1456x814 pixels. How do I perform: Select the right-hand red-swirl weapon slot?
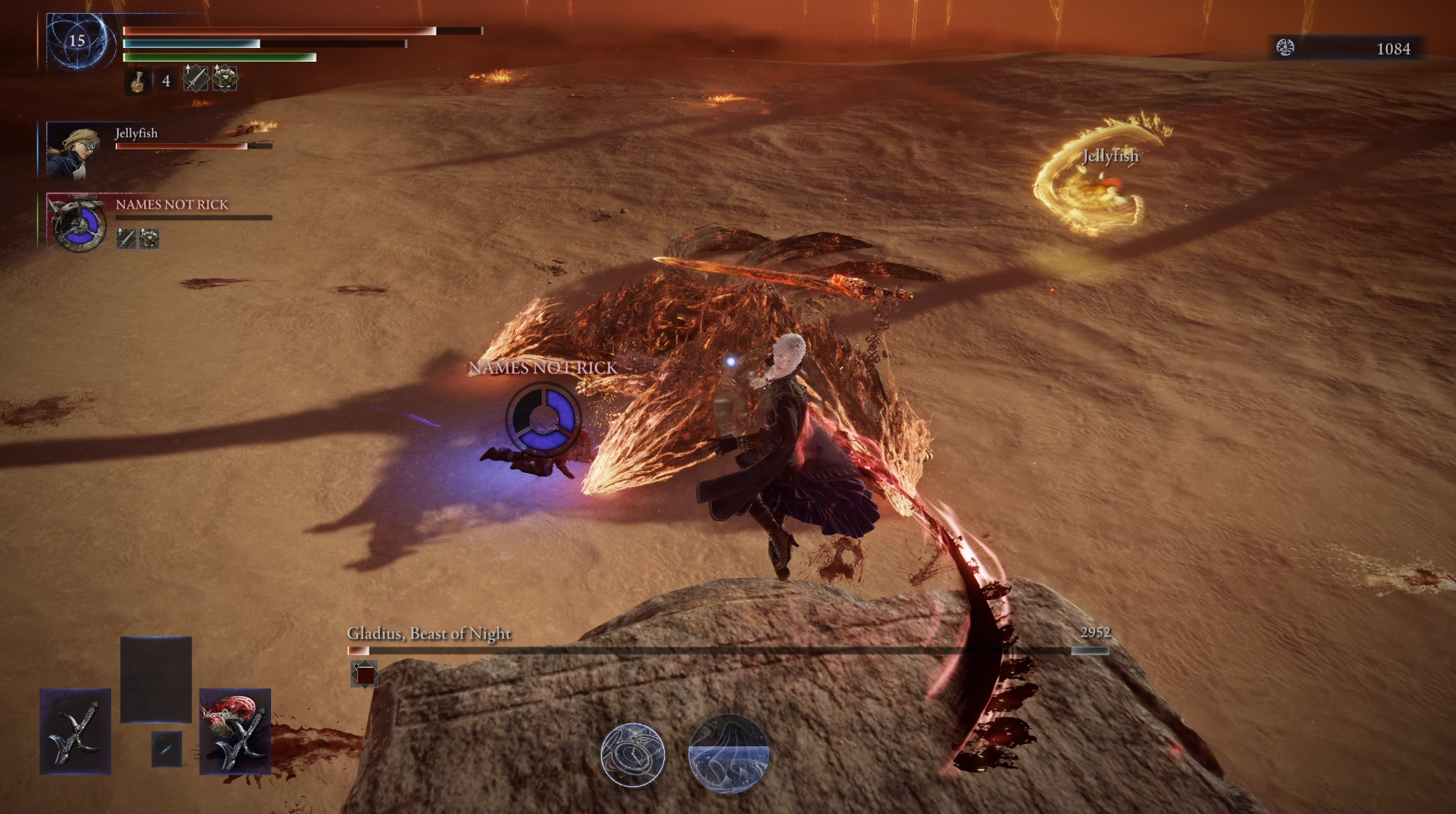235,733
